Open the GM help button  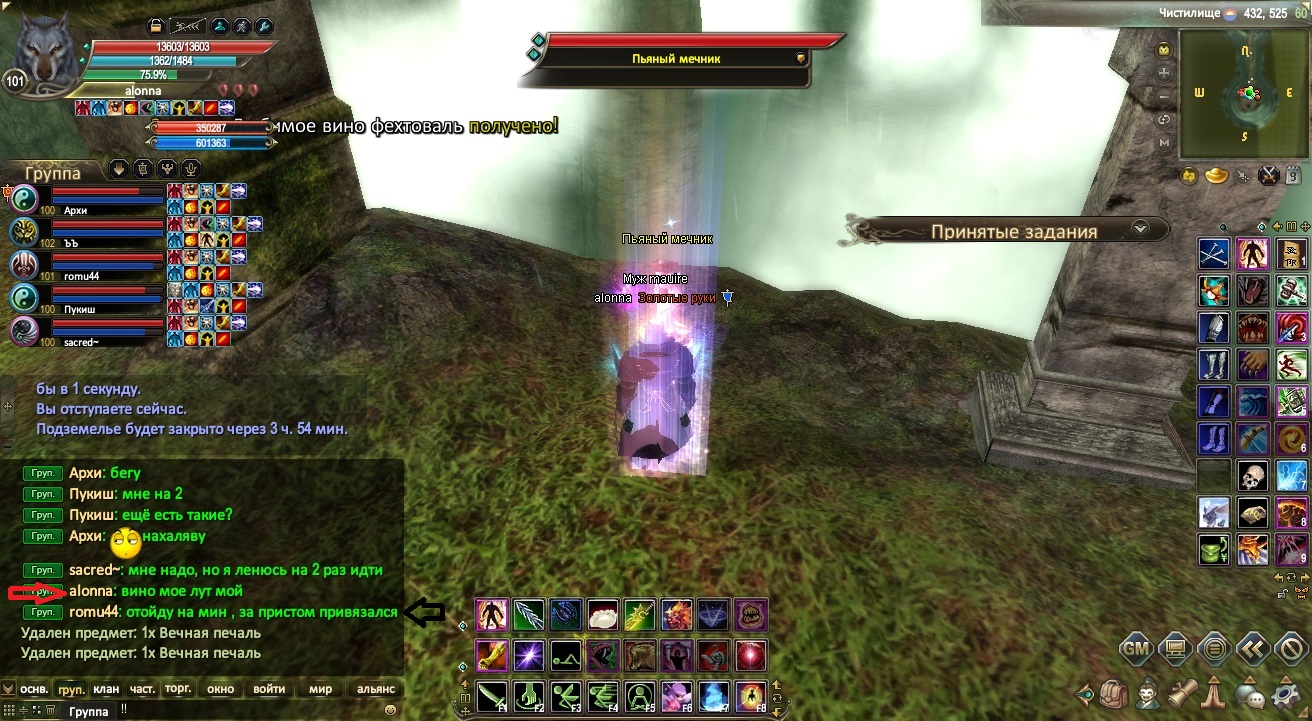tap(1136, 648)
